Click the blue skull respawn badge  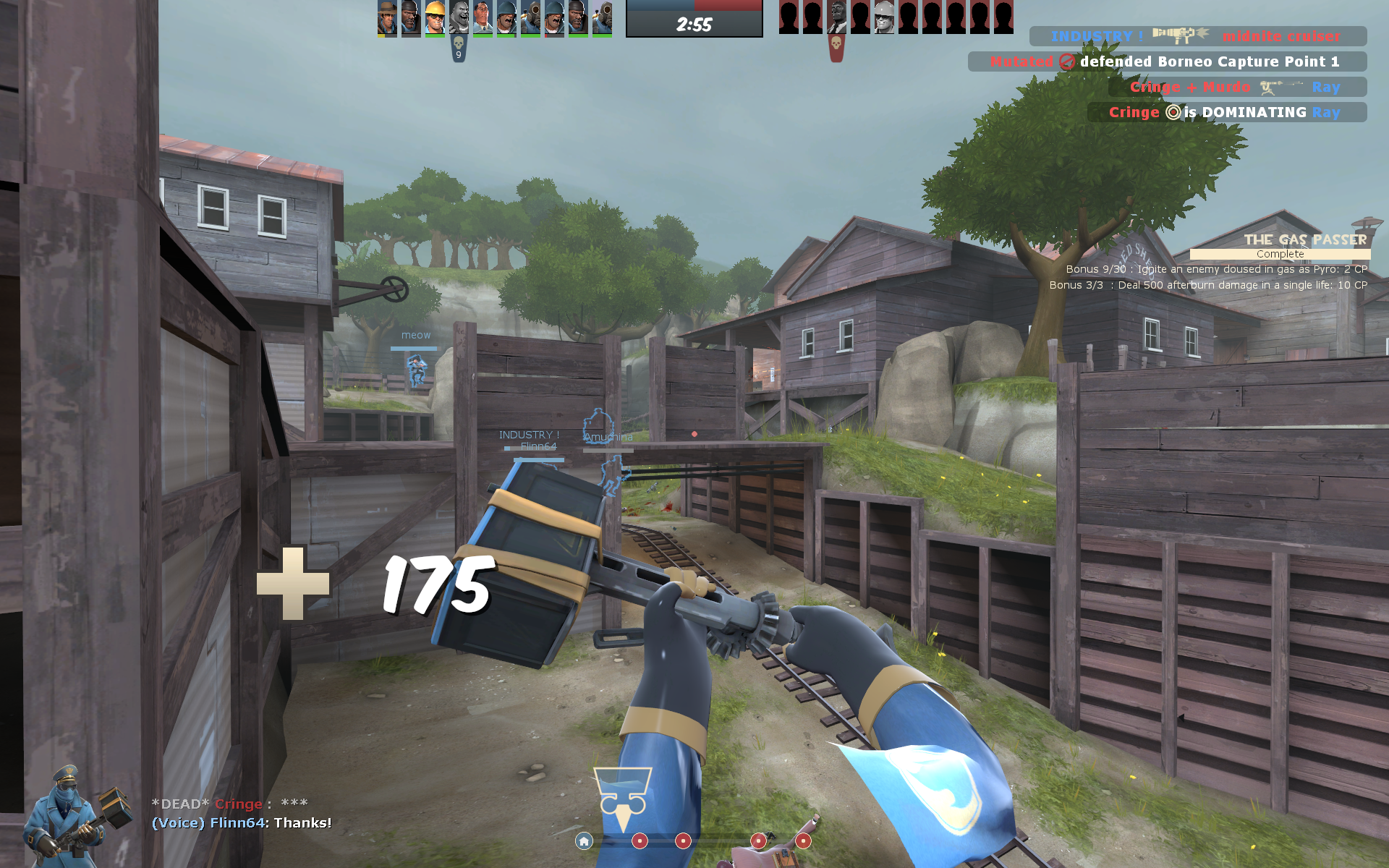(458, 48)
